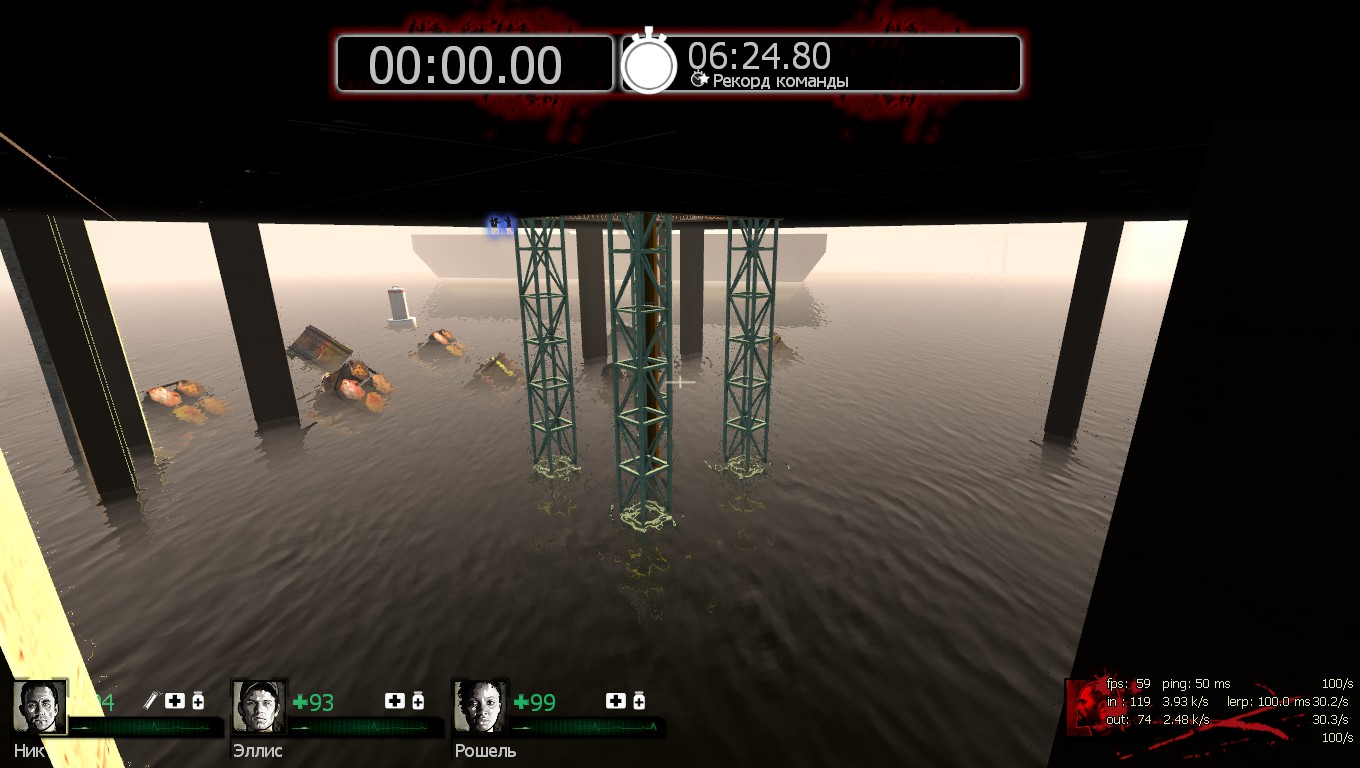Click Nick's first aid kit icon

pos(175,701)
